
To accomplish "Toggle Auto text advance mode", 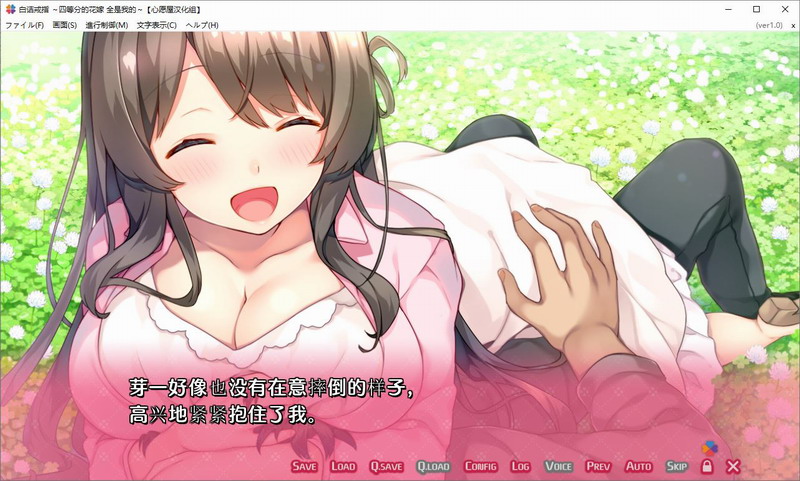I will [638, 466].
